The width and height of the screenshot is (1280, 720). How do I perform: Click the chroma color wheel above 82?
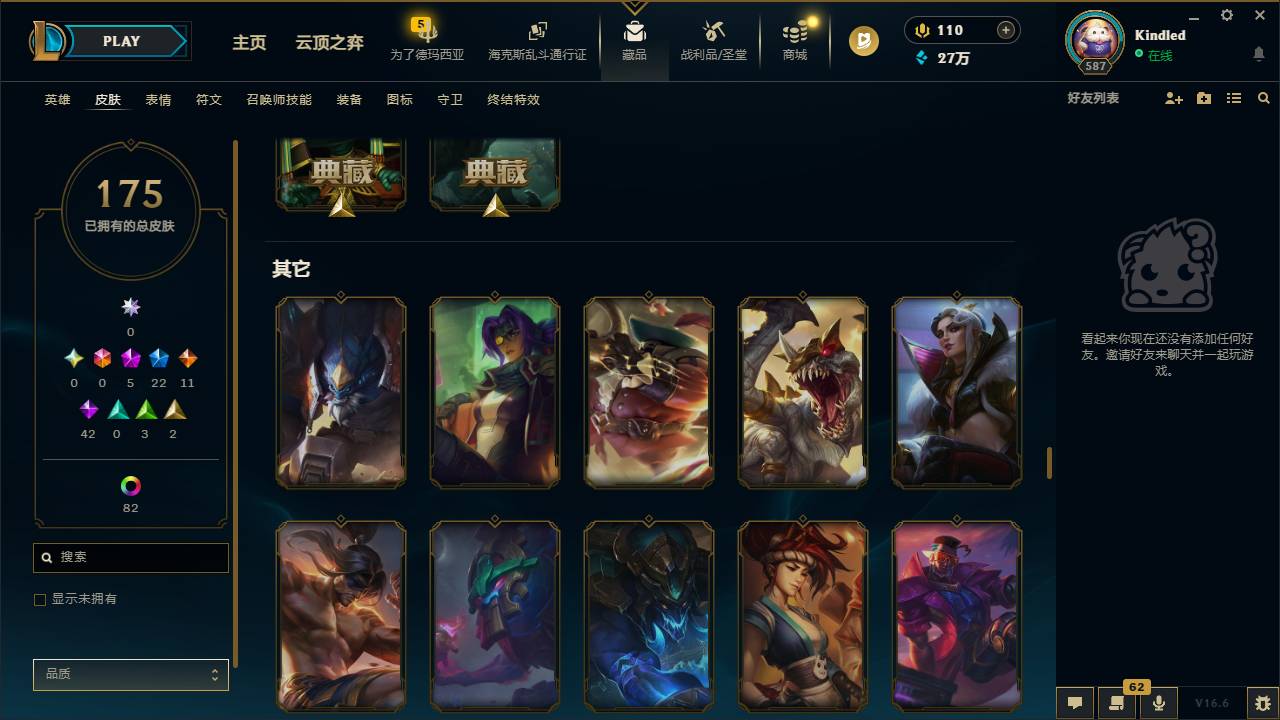[130, 485]
